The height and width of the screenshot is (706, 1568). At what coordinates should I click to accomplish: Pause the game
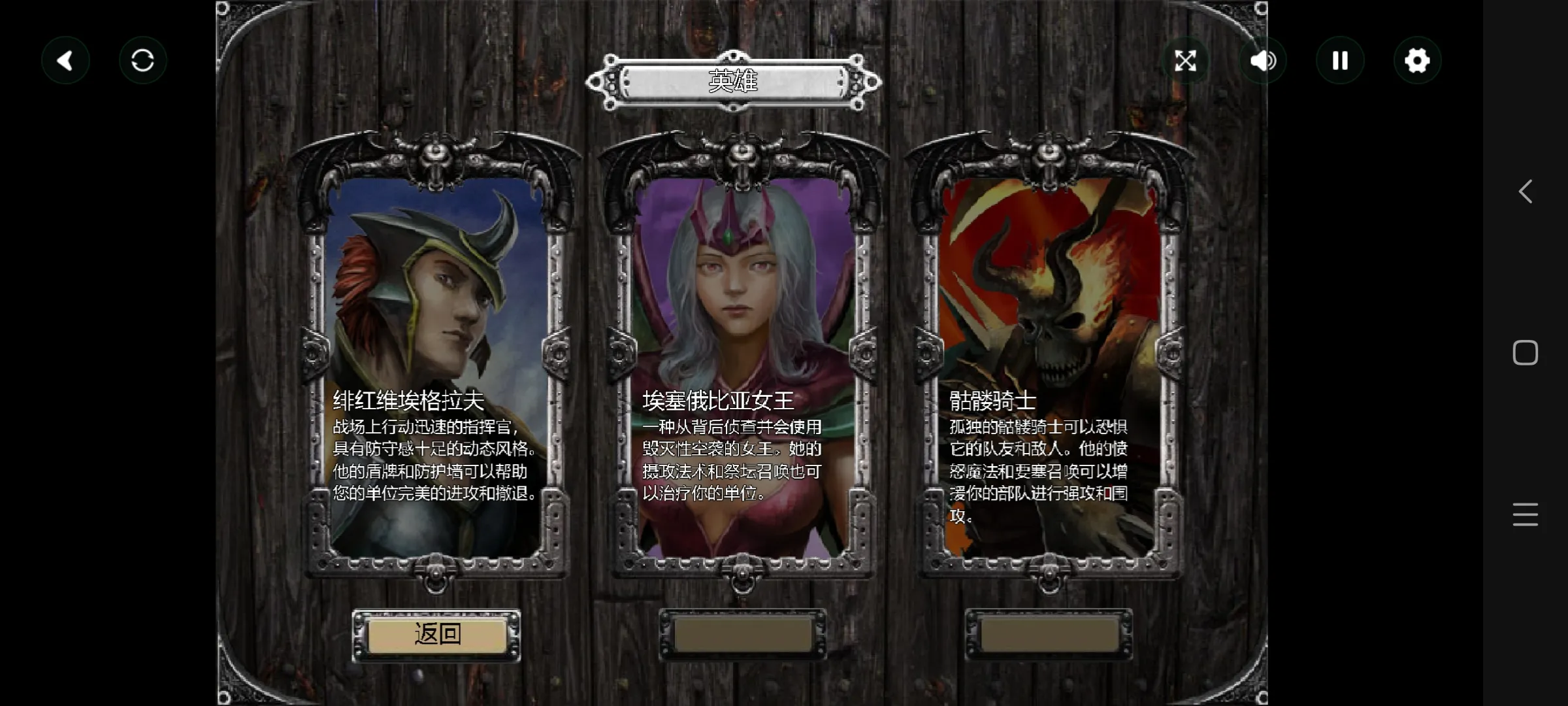(1340, 61)
